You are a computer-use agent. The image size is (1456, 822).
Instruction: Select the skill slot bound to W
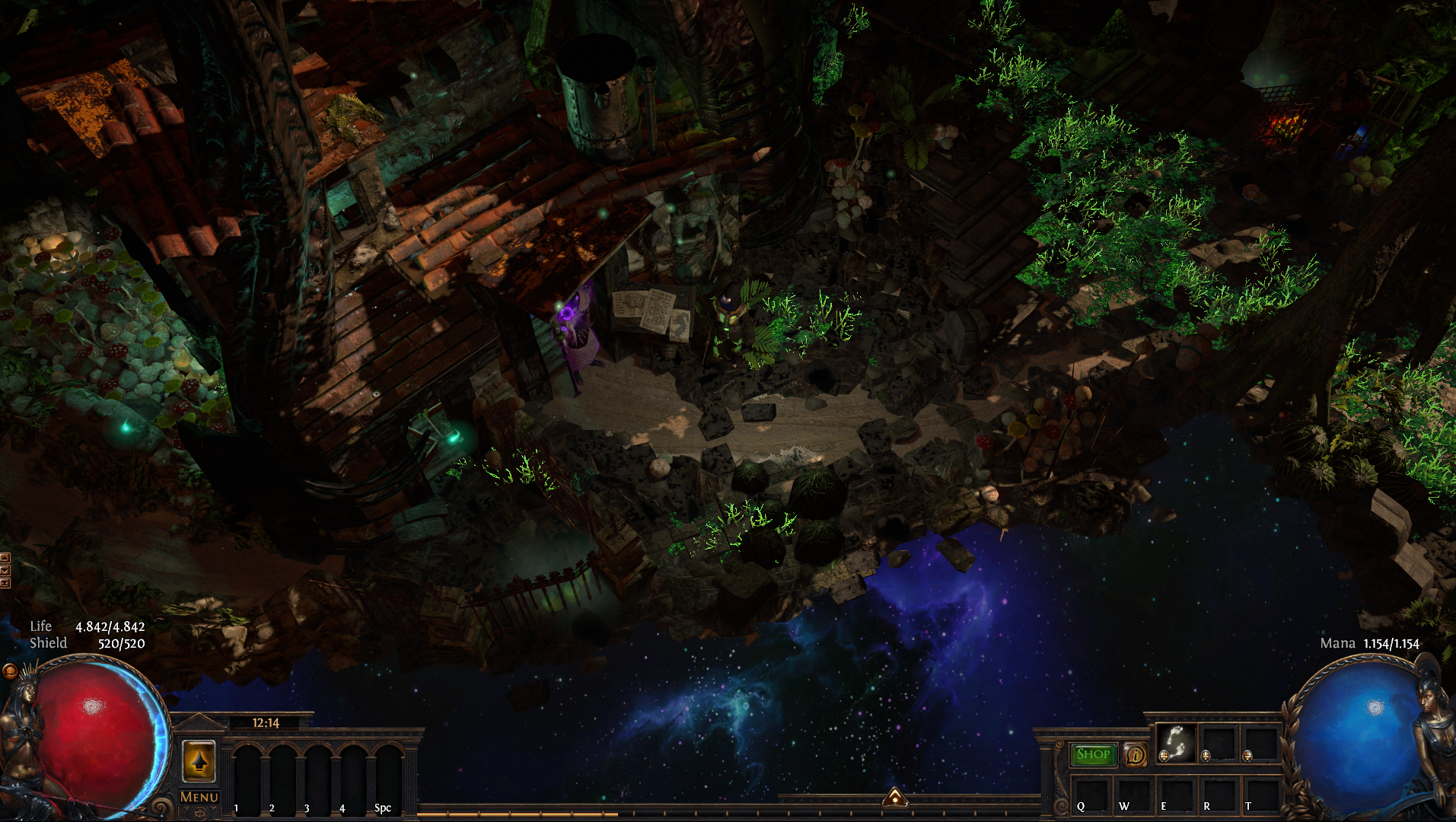[1134, 795]
